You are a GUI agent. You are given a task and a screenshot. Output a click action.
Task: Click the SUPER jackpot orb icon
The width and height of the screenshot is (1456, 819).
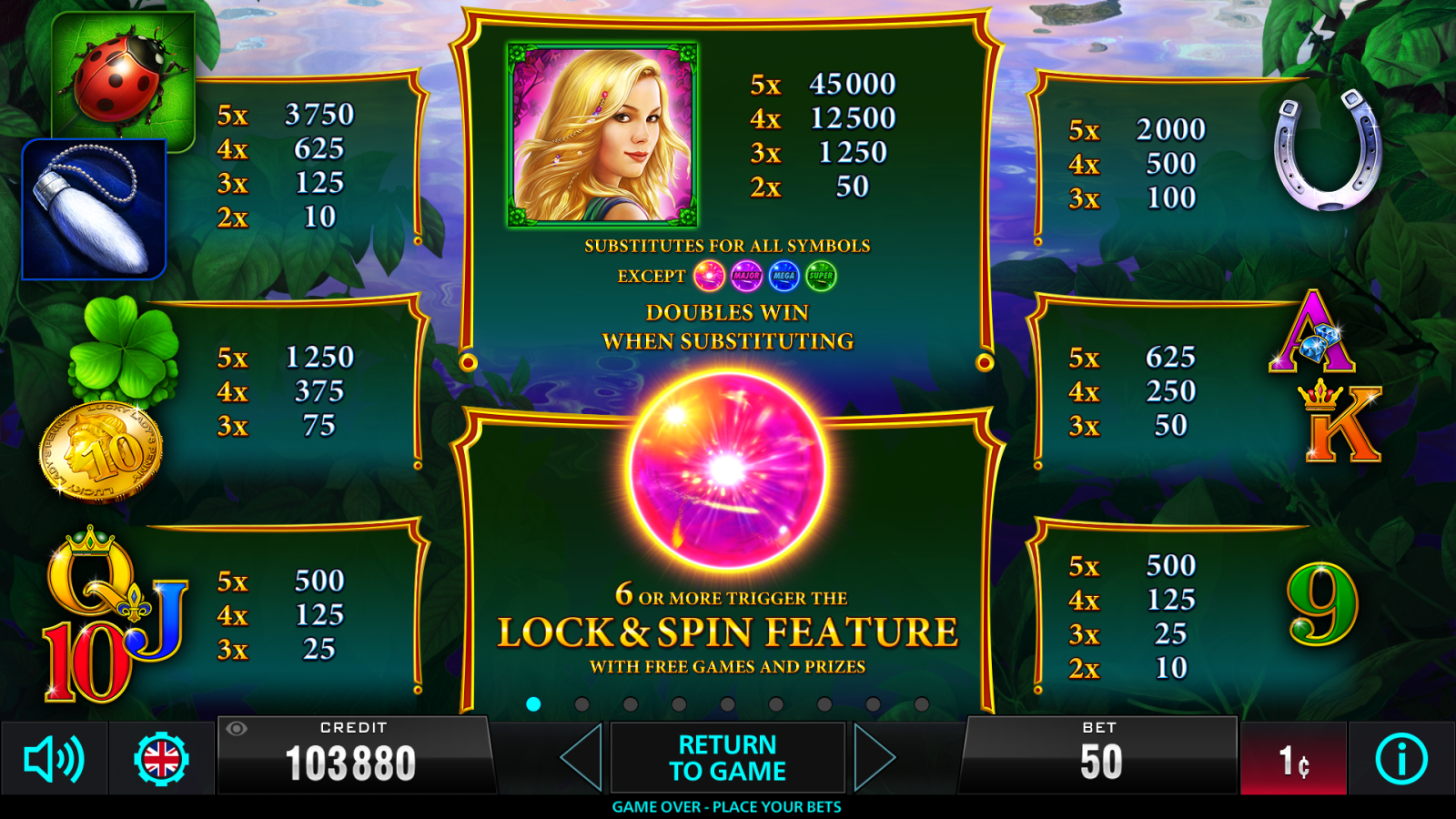(x=821, y=276)
